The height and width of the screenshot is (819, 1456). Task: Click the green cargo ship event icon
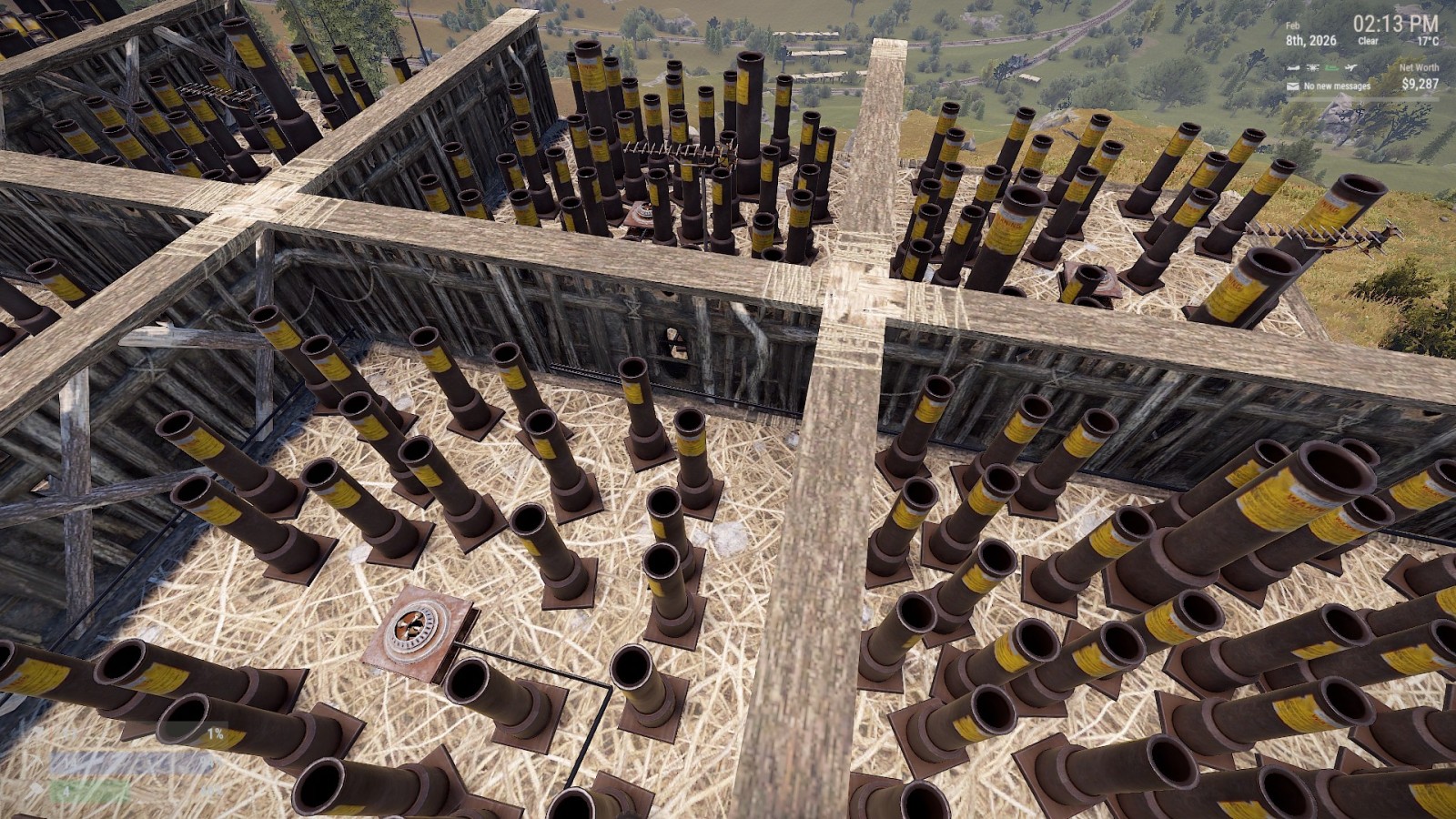pyautogui.click(x=1332, y=67)
